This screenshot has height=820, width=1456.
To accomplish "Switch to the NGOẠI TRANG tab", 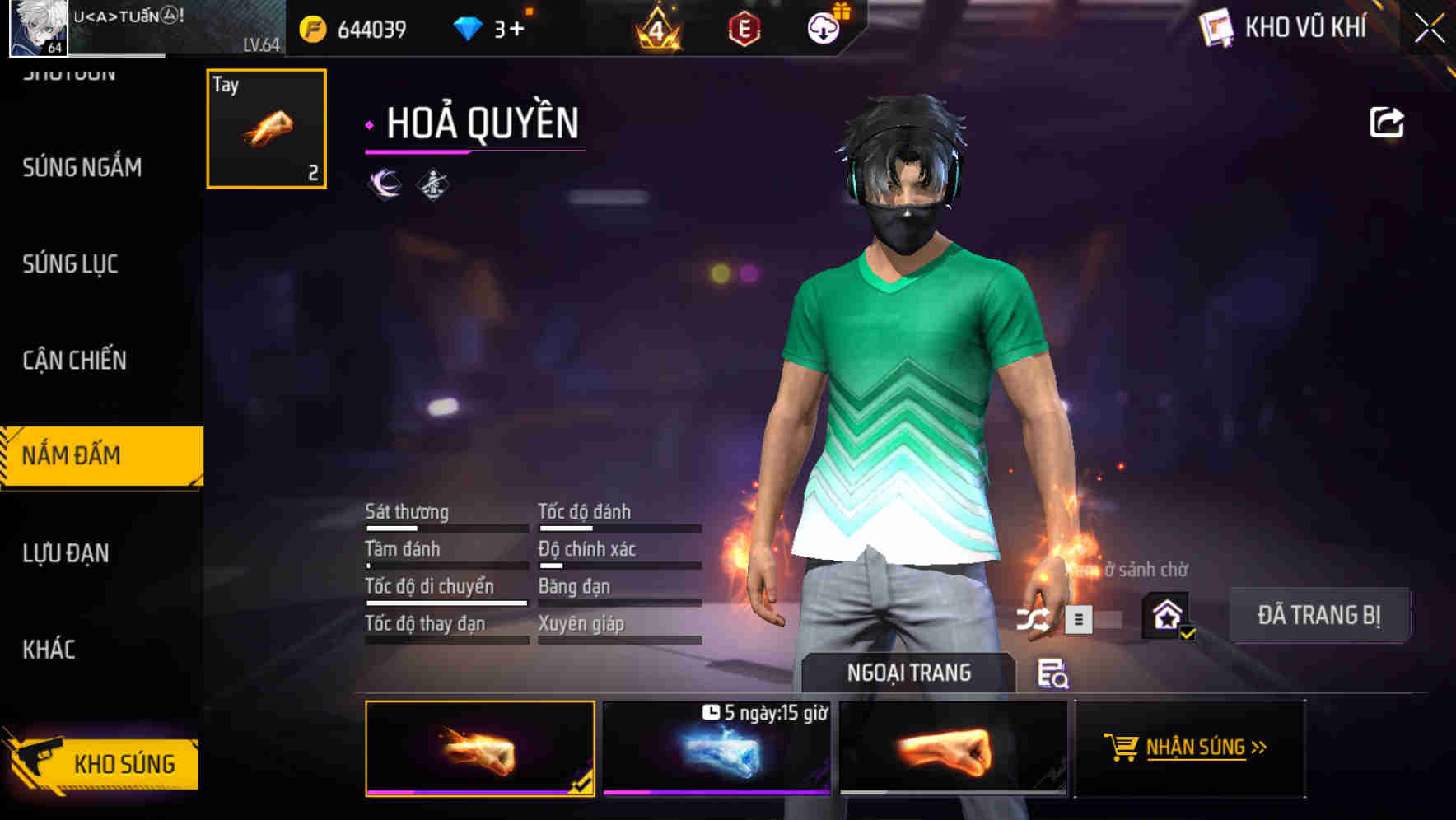I will pyautogui.click(x=909, y=672).
